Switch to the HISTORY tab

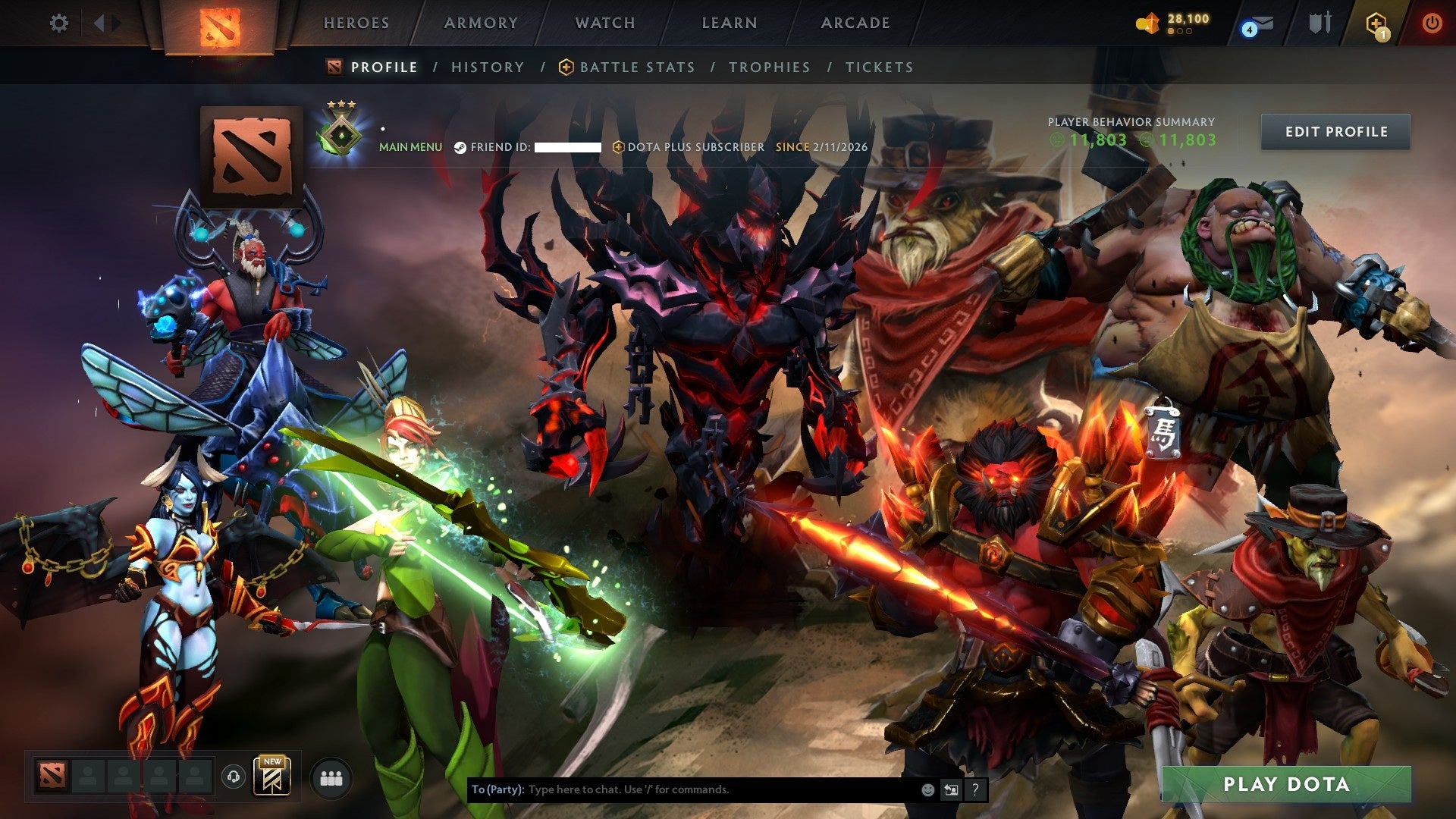487,67
